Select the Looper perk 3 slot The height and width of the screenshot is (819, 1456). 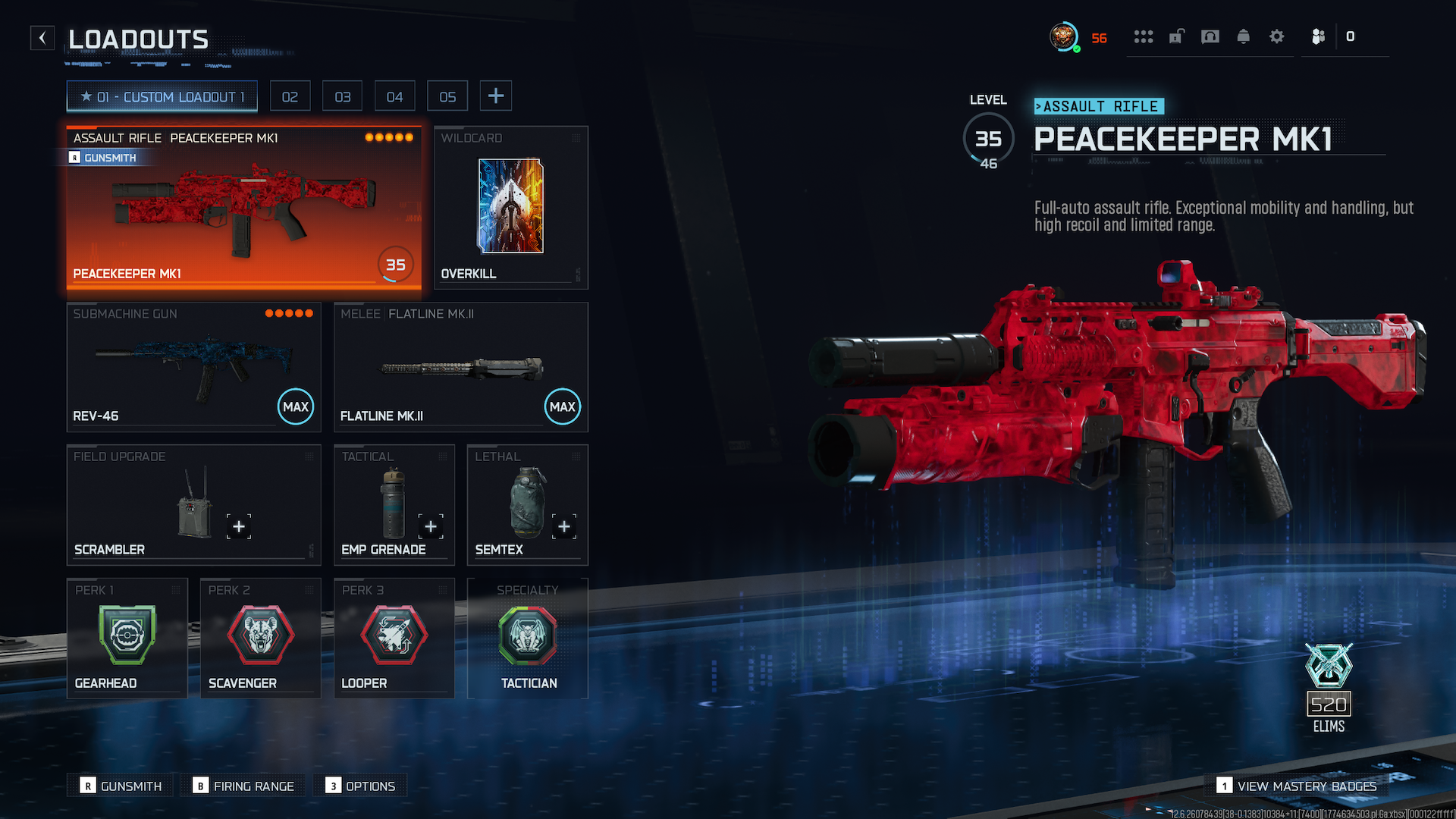click(x=394, y=638)
